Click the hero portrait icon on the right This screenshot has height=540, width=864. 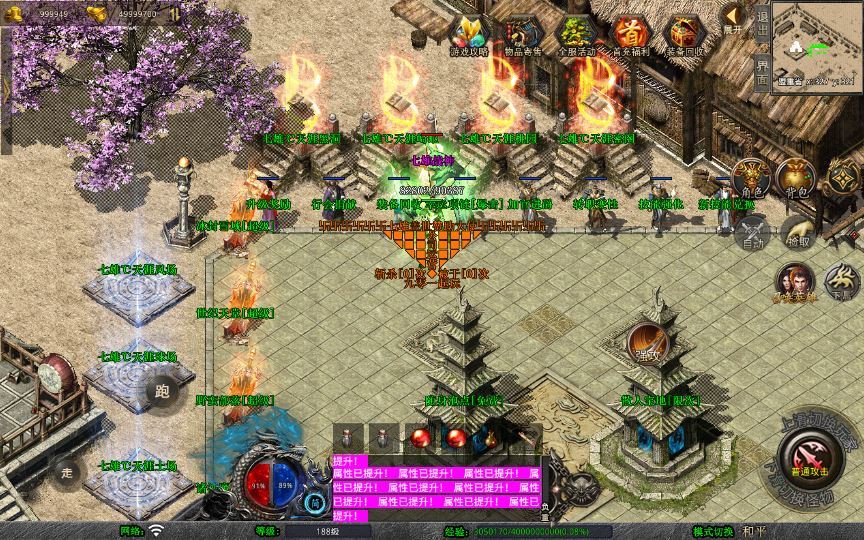[795, 282]
